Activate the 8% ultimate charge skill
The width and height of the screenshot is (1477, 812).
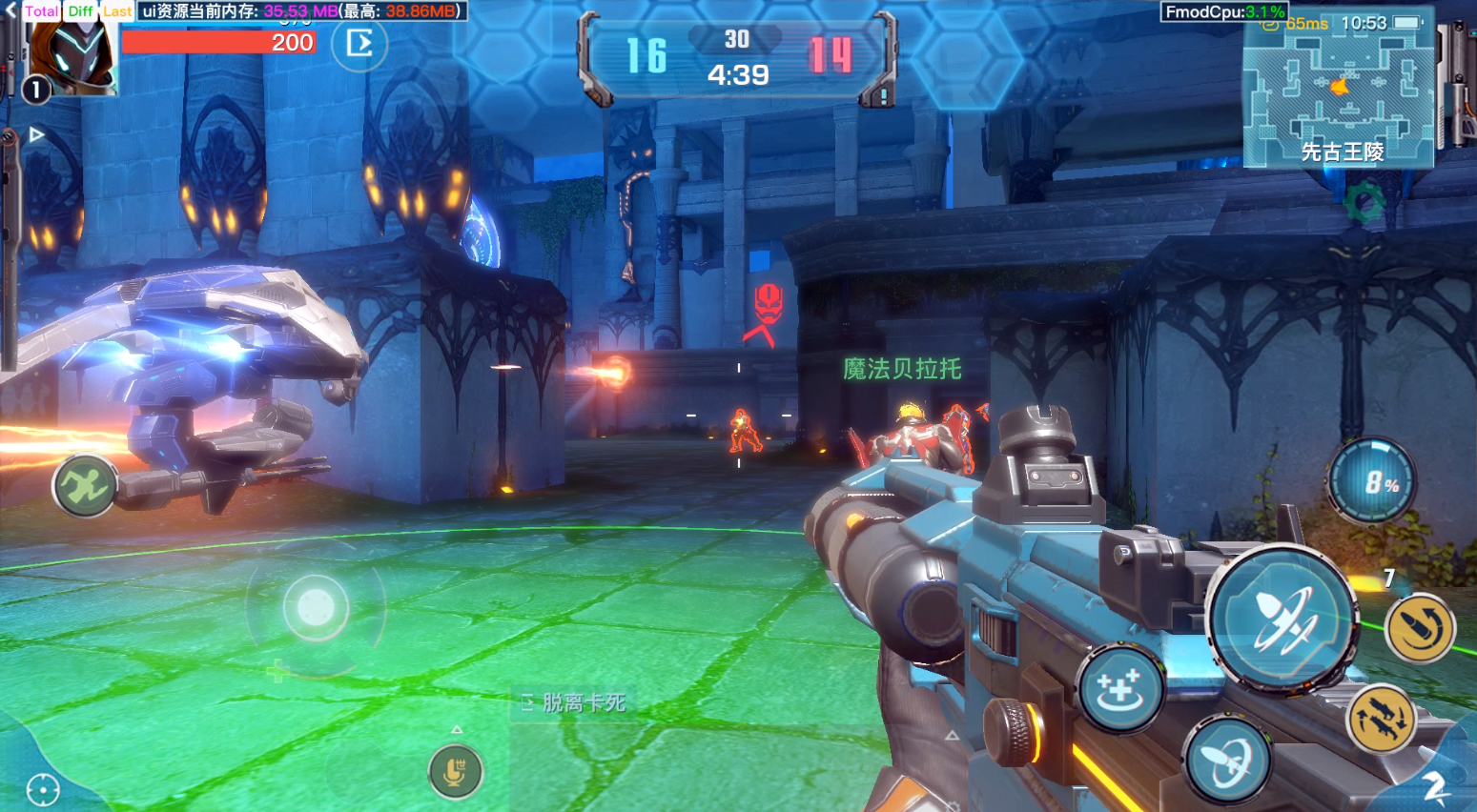(x=1373, y=482)
